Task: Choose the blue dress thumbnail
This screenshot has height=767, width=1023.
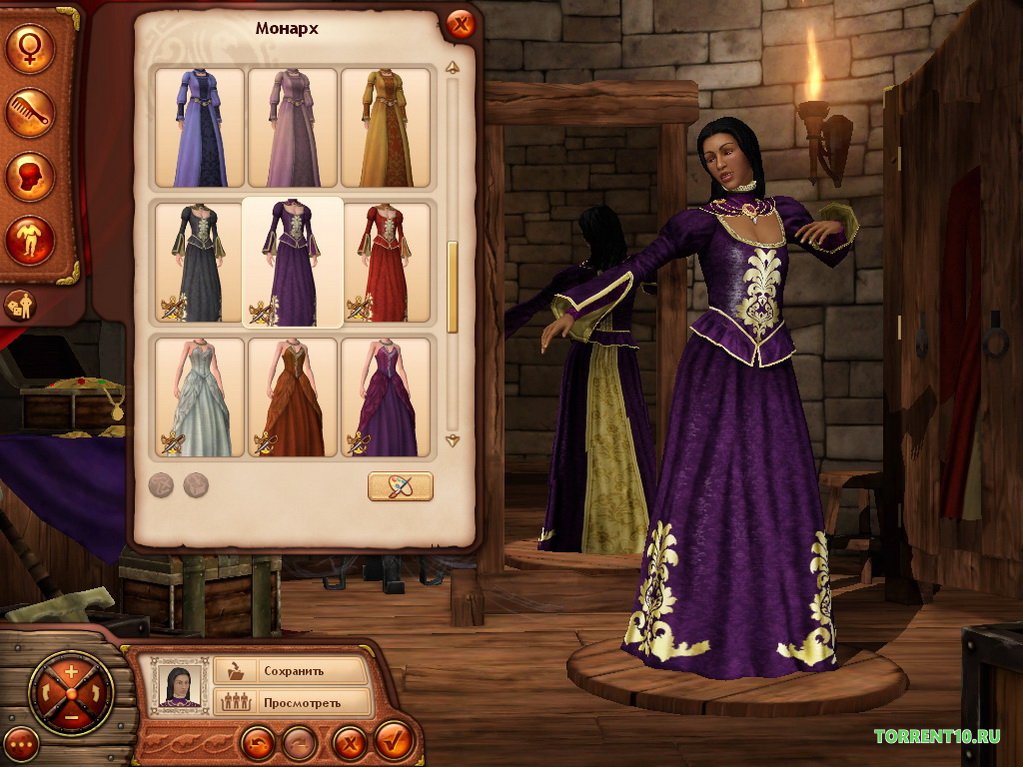Action: point(200,127)
